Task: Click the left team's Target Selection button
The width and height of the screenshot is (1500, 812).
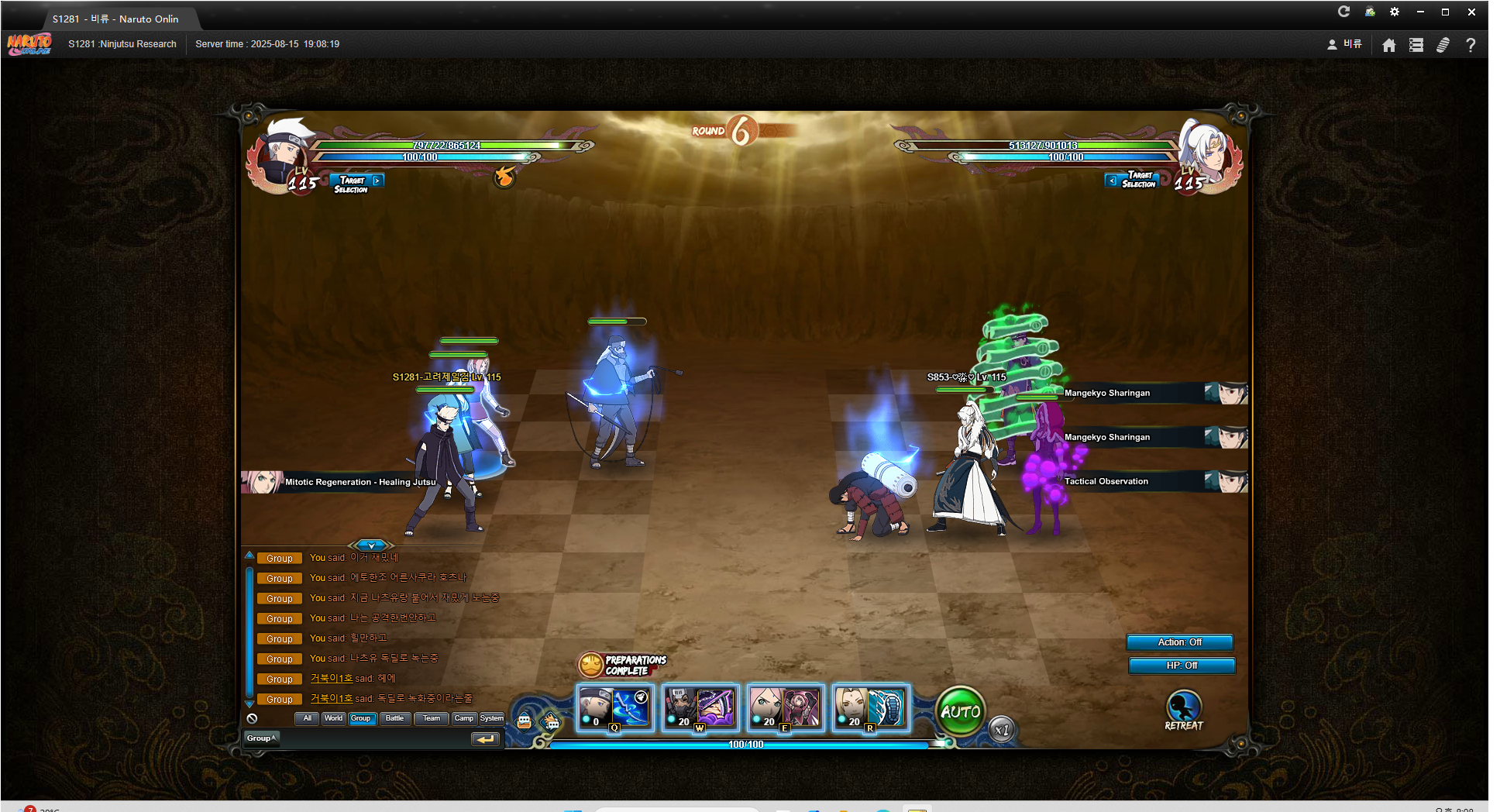Action: click(x=357, y=183)
